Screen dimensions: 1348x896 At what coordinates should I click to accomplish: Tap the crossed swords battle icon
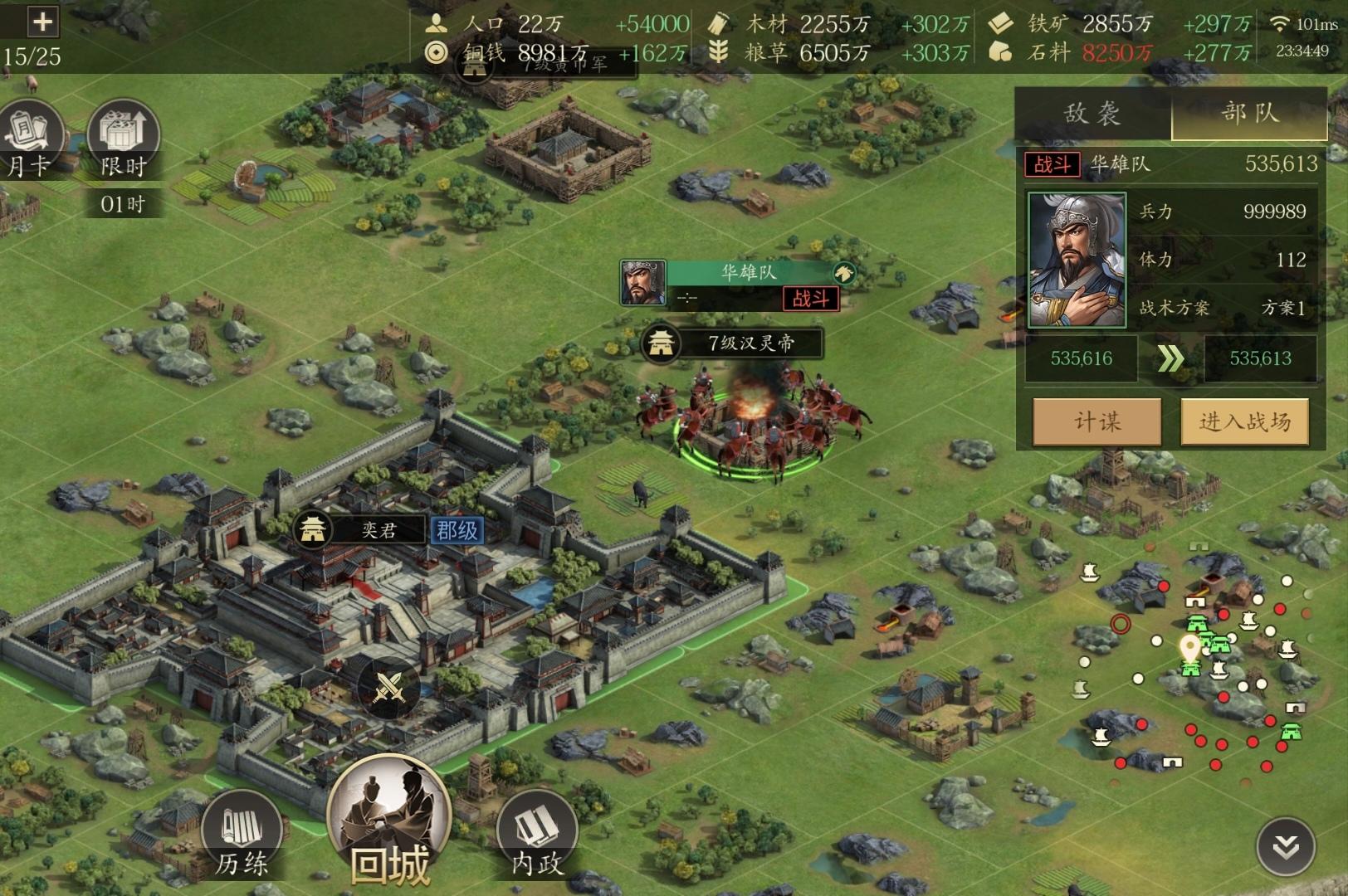click(x=389, y=687)
